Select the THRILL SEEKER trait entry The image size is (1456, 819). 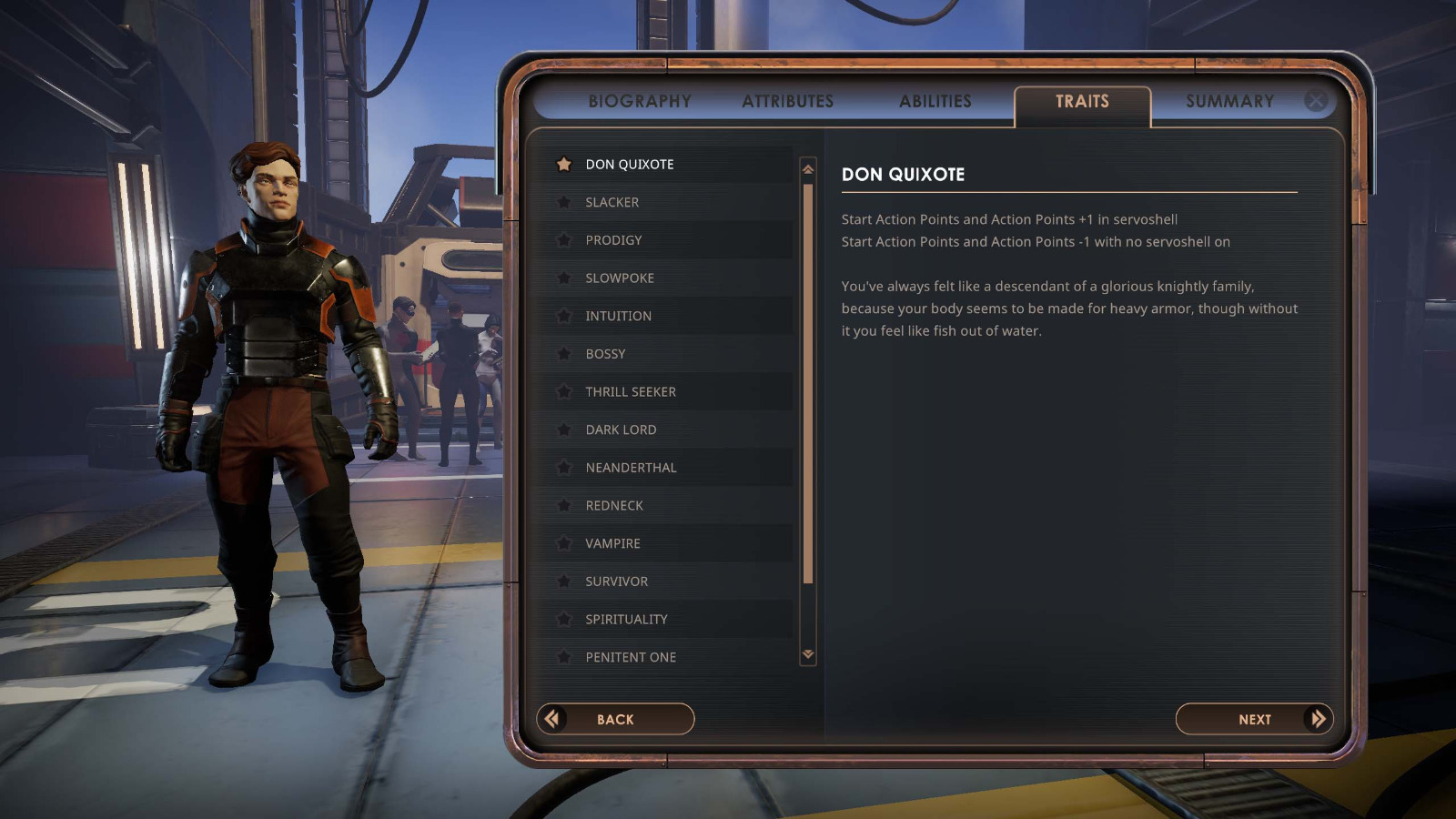coord(631,391)
